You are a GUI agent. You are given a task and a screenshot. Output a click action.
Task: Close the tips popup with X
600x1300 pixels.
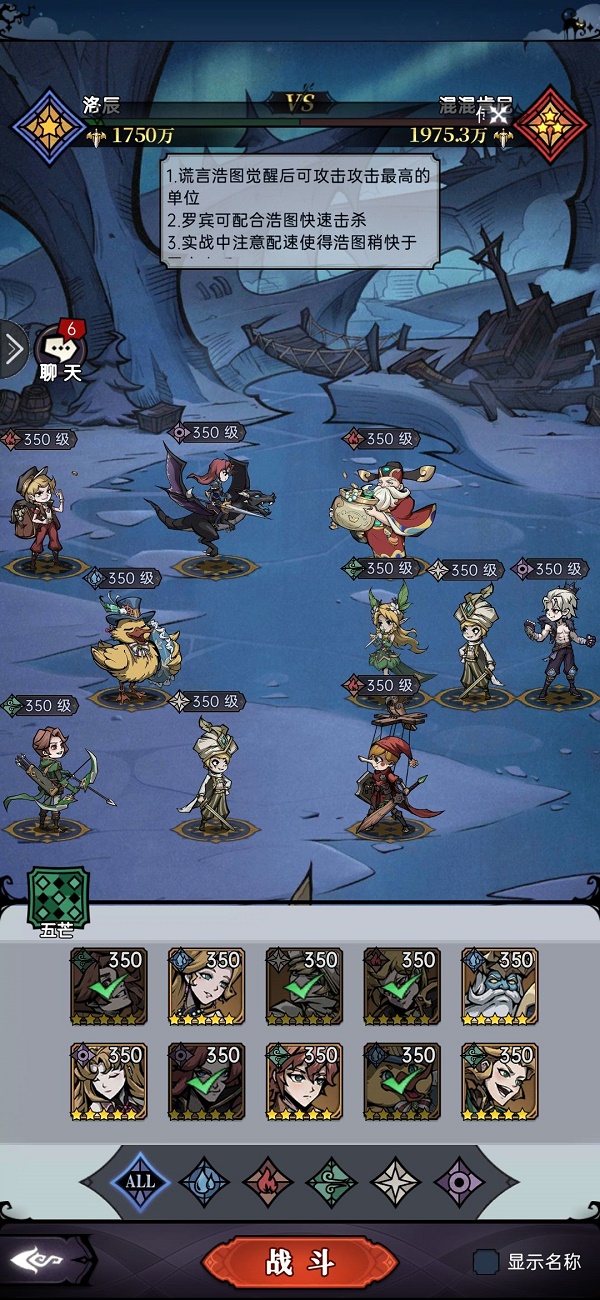(498, 115)
